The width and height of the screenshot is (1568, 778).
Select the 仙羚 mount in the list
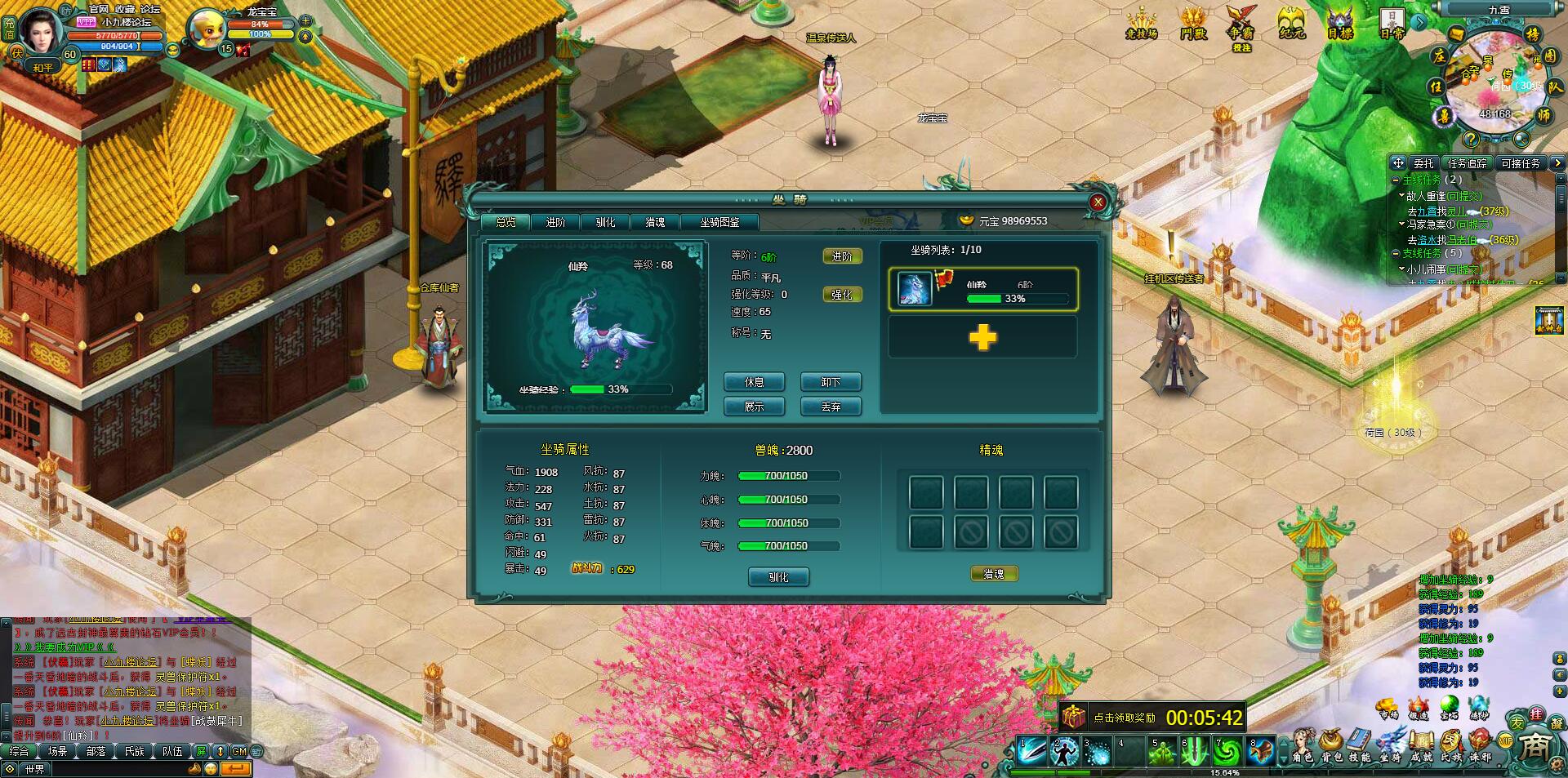(x=982, y=290)
